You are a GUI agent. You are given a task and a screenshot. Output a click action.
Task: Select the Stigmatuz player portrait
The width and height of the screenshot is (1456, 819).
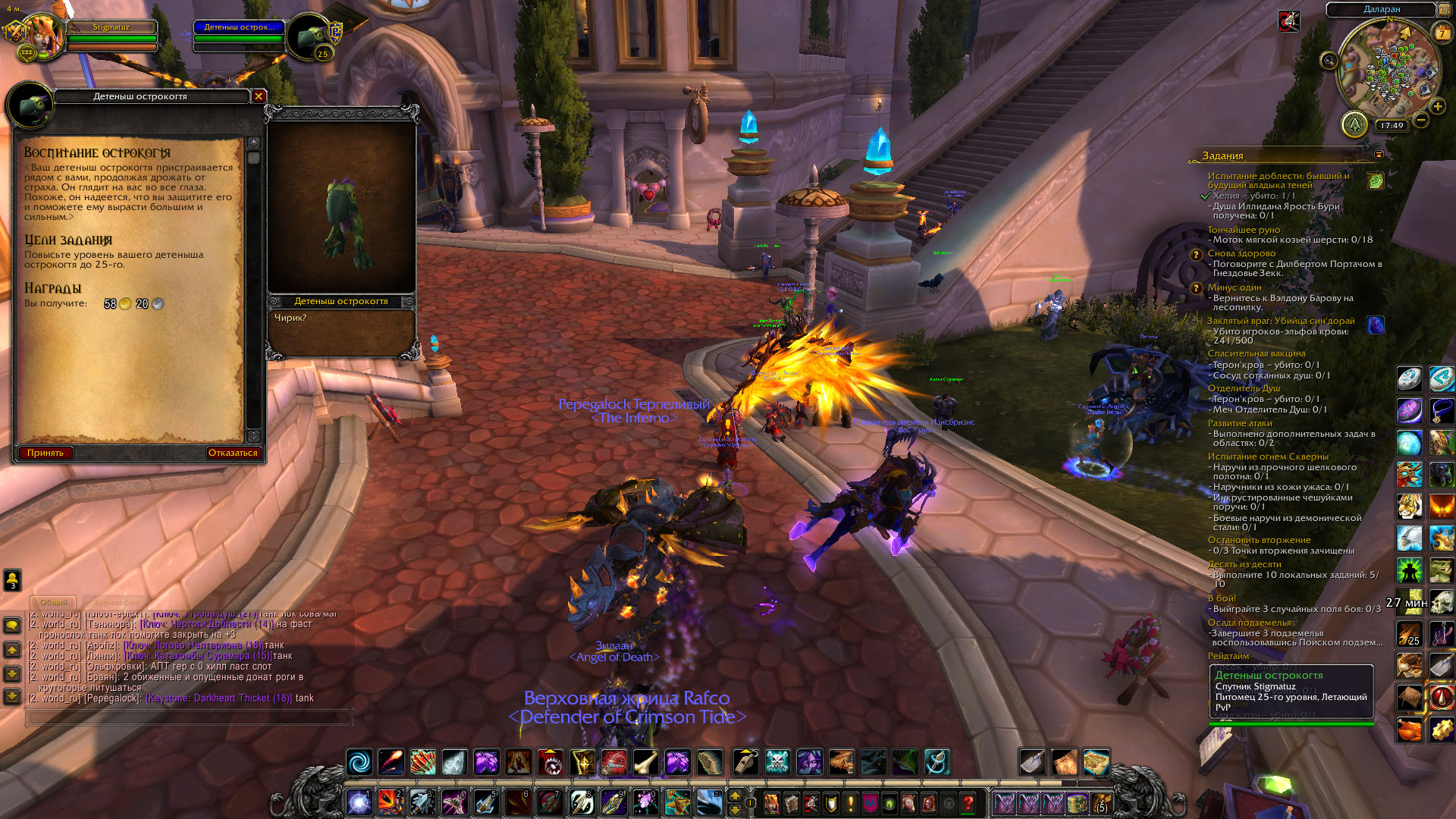click(42, 36)
